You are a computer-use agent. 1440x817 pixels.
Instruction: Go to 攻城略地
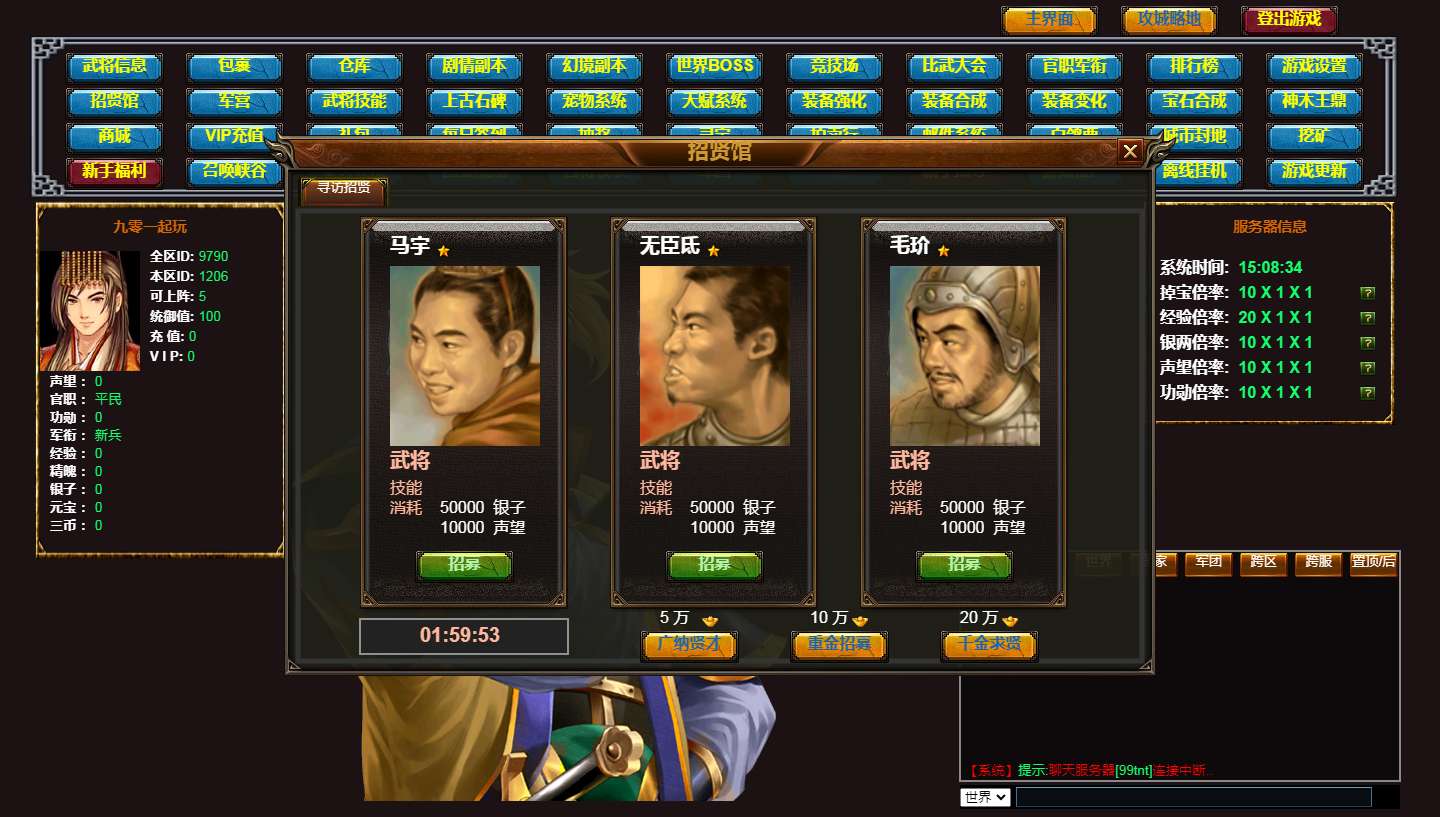click(x=1169, y=20)
